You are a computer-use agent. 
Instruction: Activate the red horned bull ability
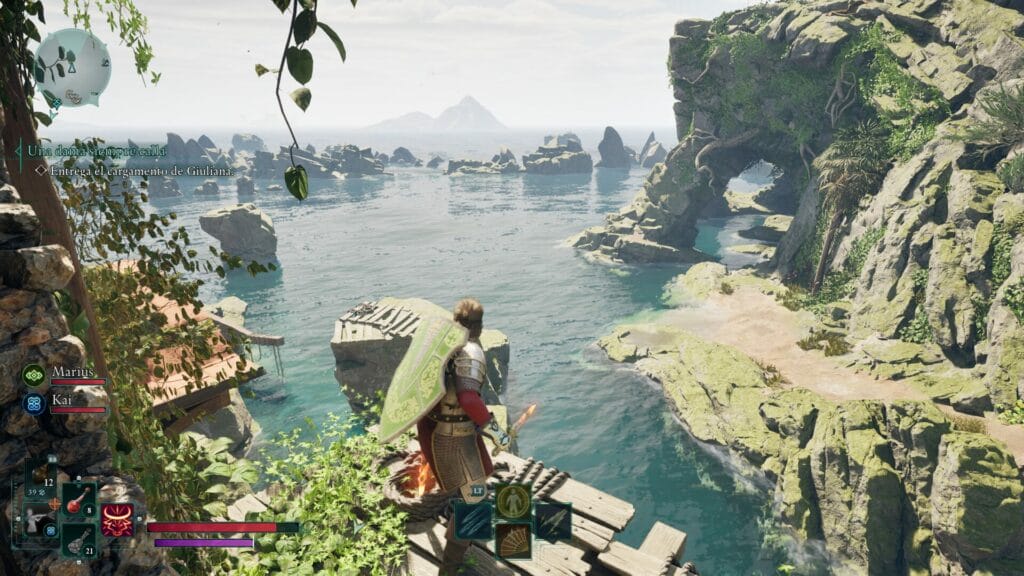click(118, 520)
